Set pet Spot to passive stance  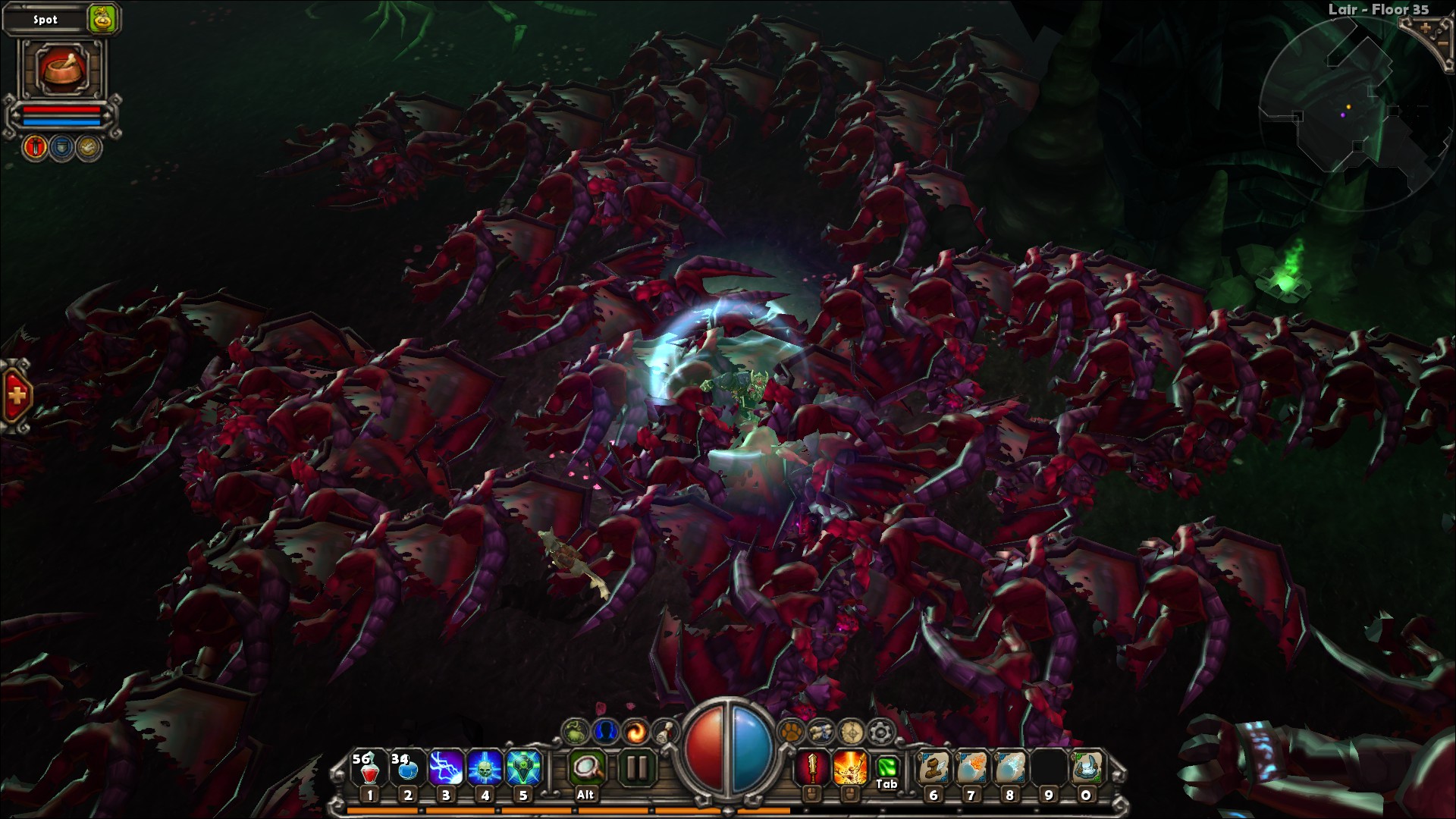pyautogui.click(x=86, y=146)
